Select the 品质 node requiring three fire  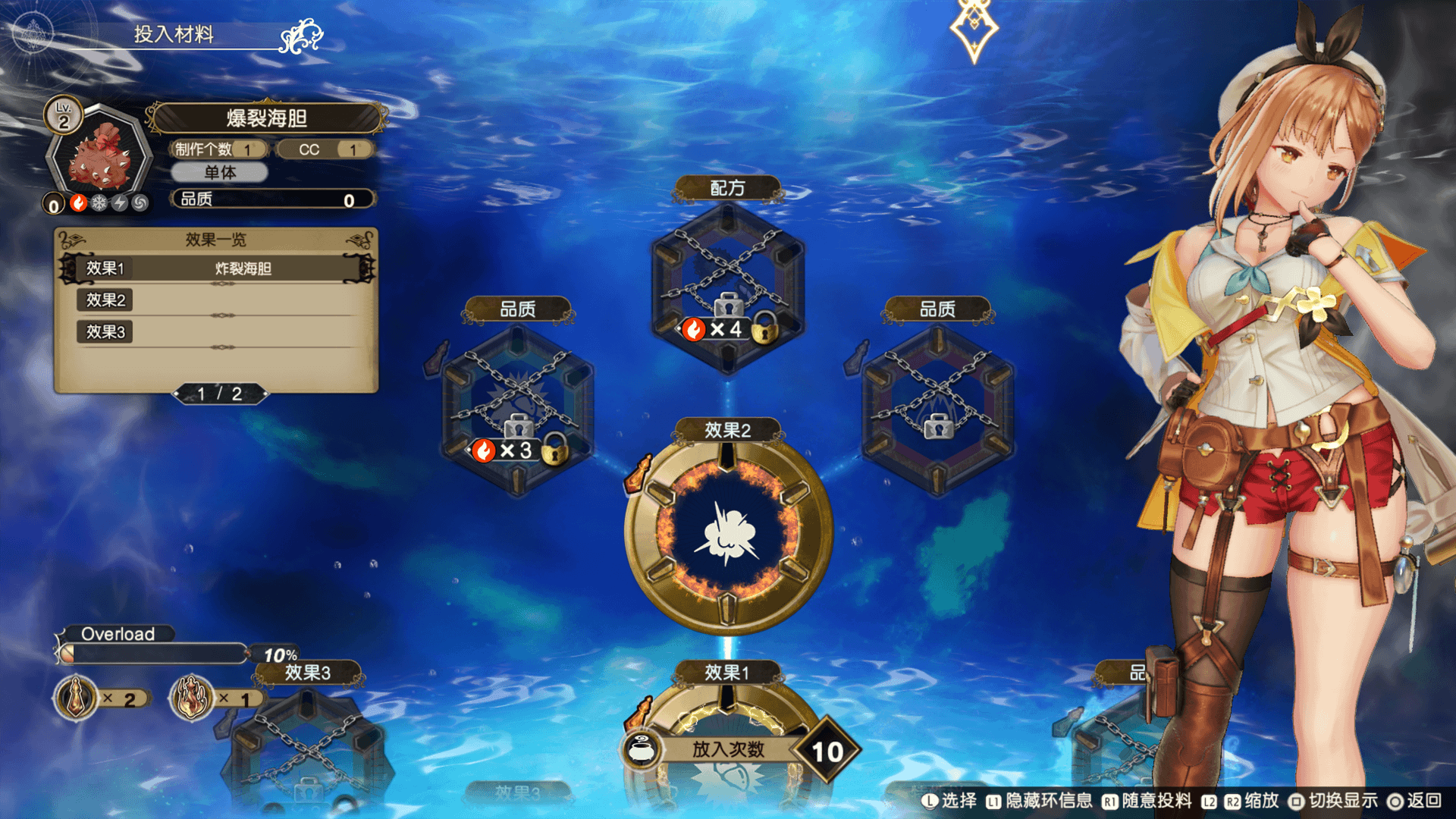(518, 409)
